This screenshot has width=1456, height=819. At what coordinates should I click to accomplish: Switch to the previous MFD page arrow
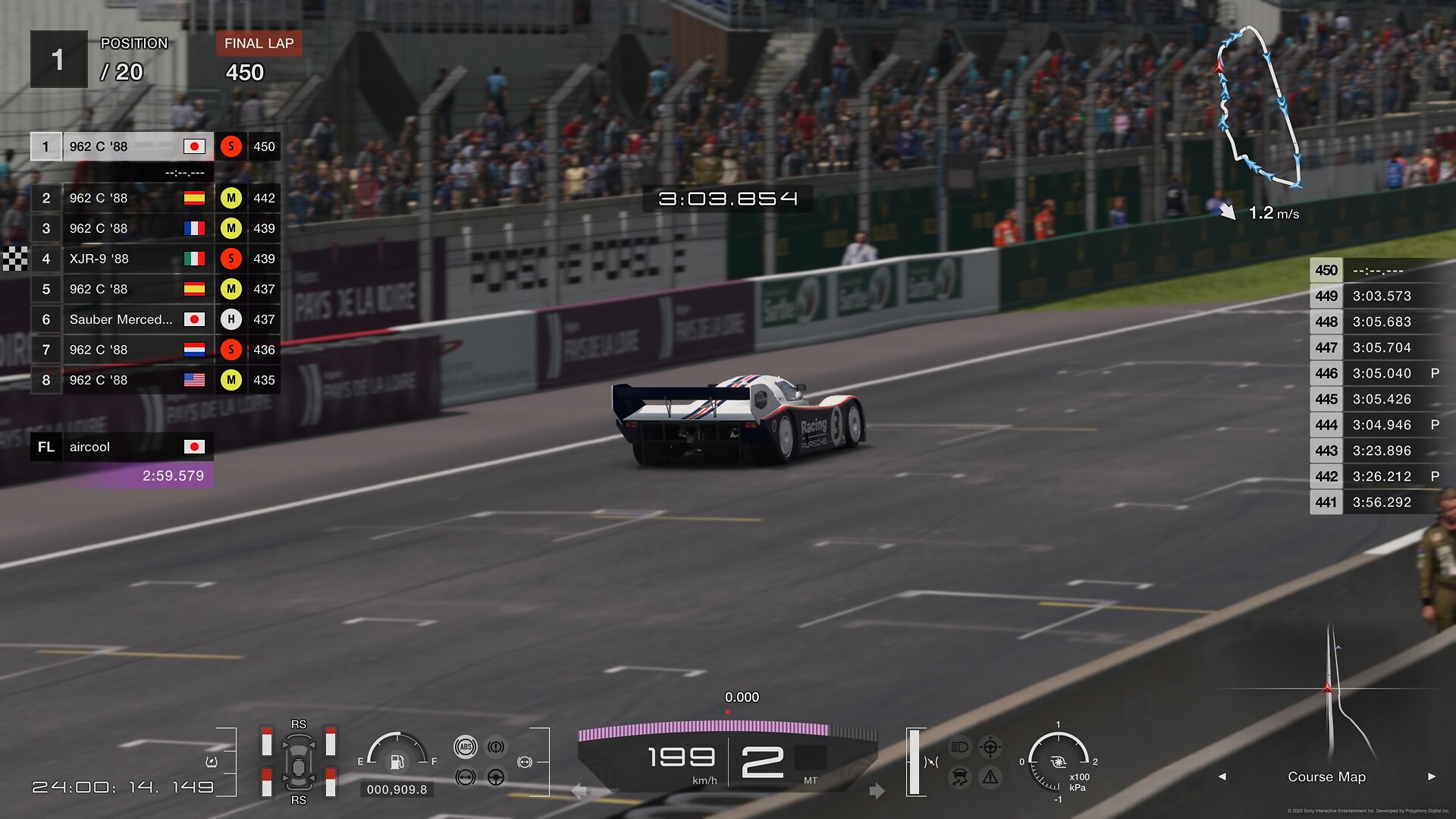click(1222, 777)
